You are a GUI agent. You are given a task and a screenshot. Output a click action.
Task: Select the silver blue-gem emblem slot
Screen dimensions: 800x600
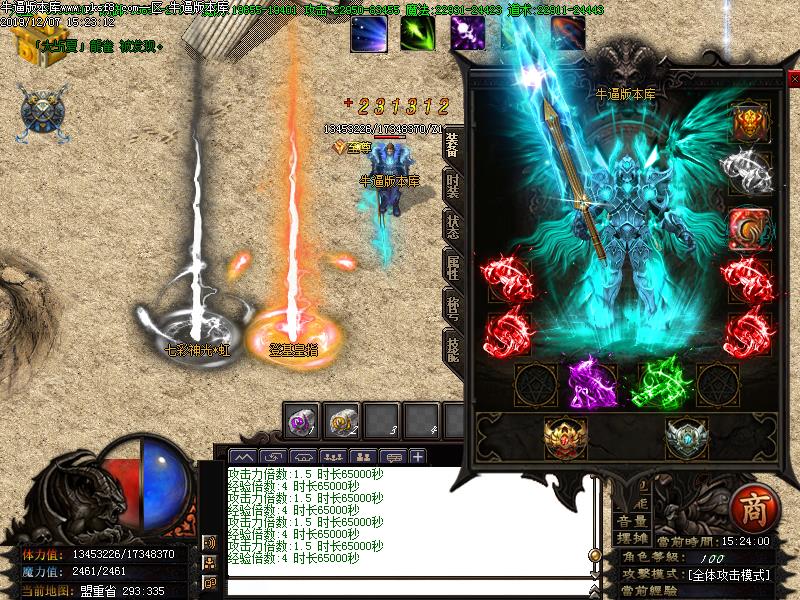click(x=687, y=438)
